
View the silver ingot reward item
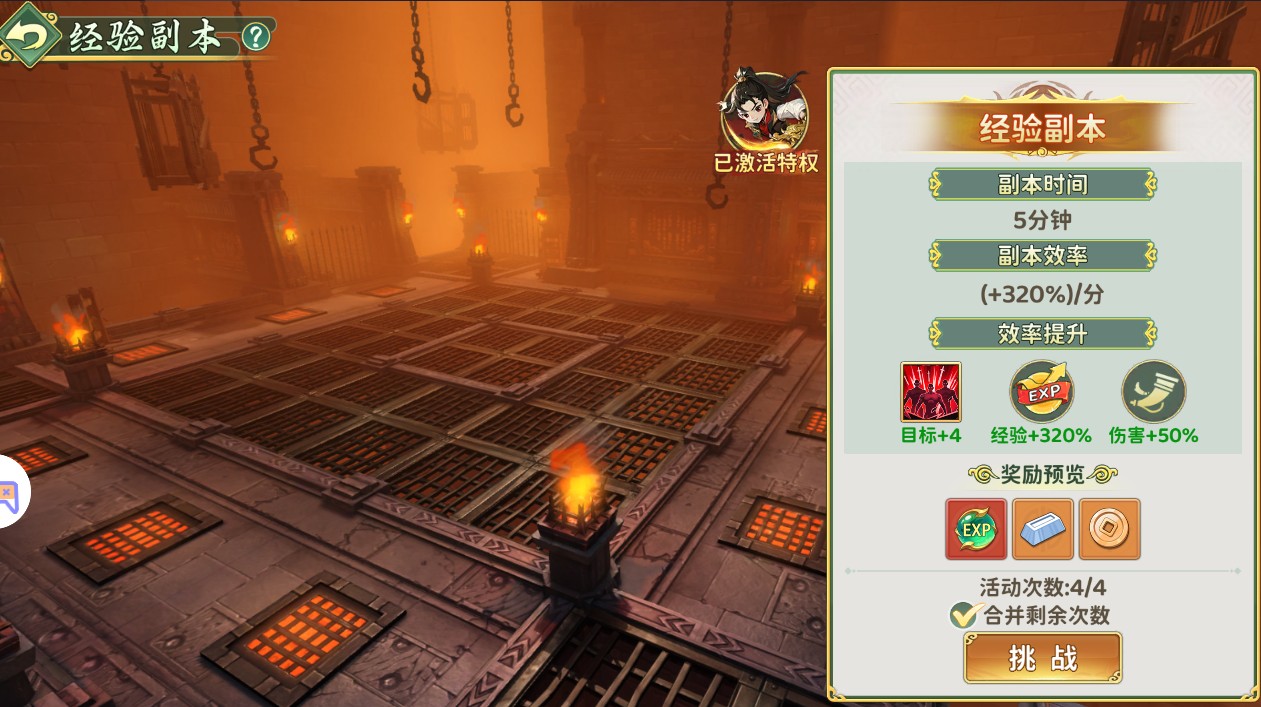pos(1042,528)
